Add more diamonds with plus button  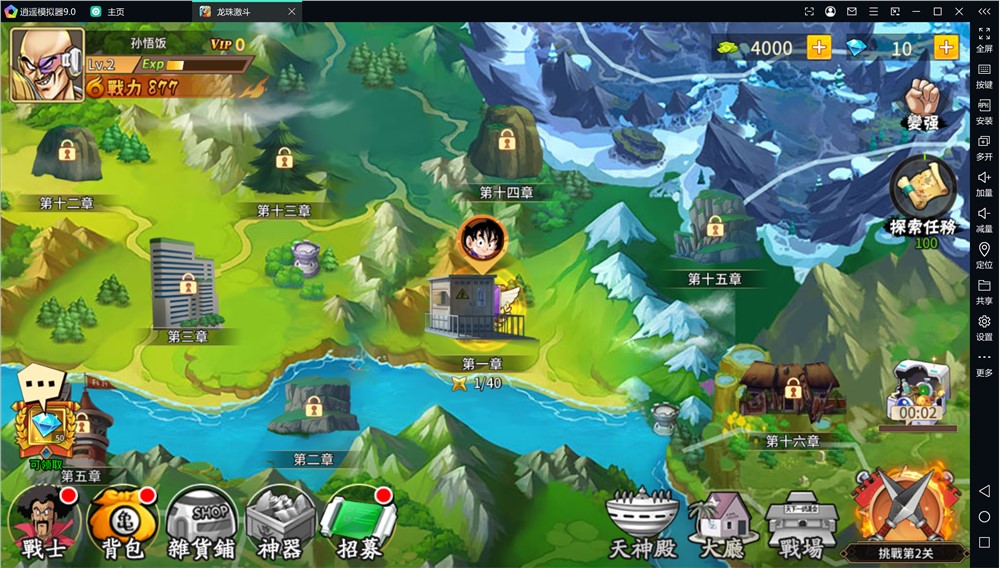pyautogui.click(x=945, y=48)
